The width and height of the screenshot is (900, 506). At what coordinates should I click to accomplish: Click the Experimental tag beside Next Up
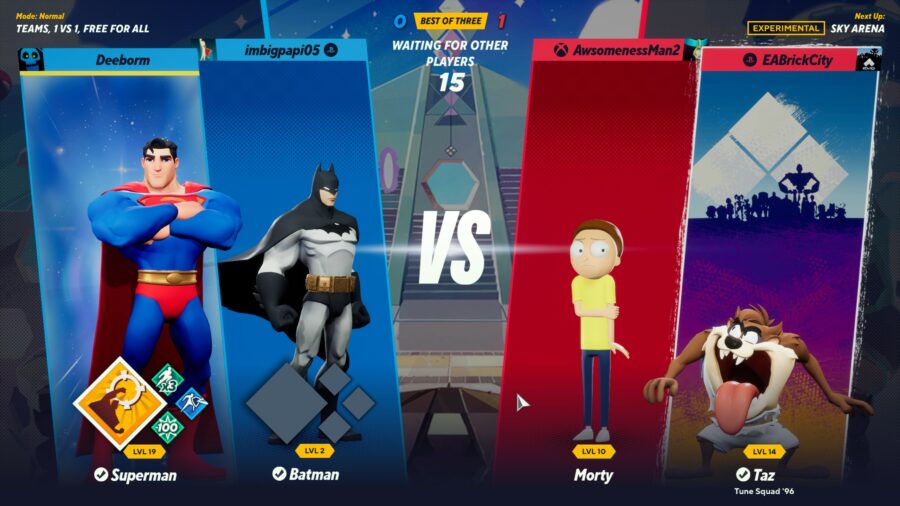coord(785,29)
